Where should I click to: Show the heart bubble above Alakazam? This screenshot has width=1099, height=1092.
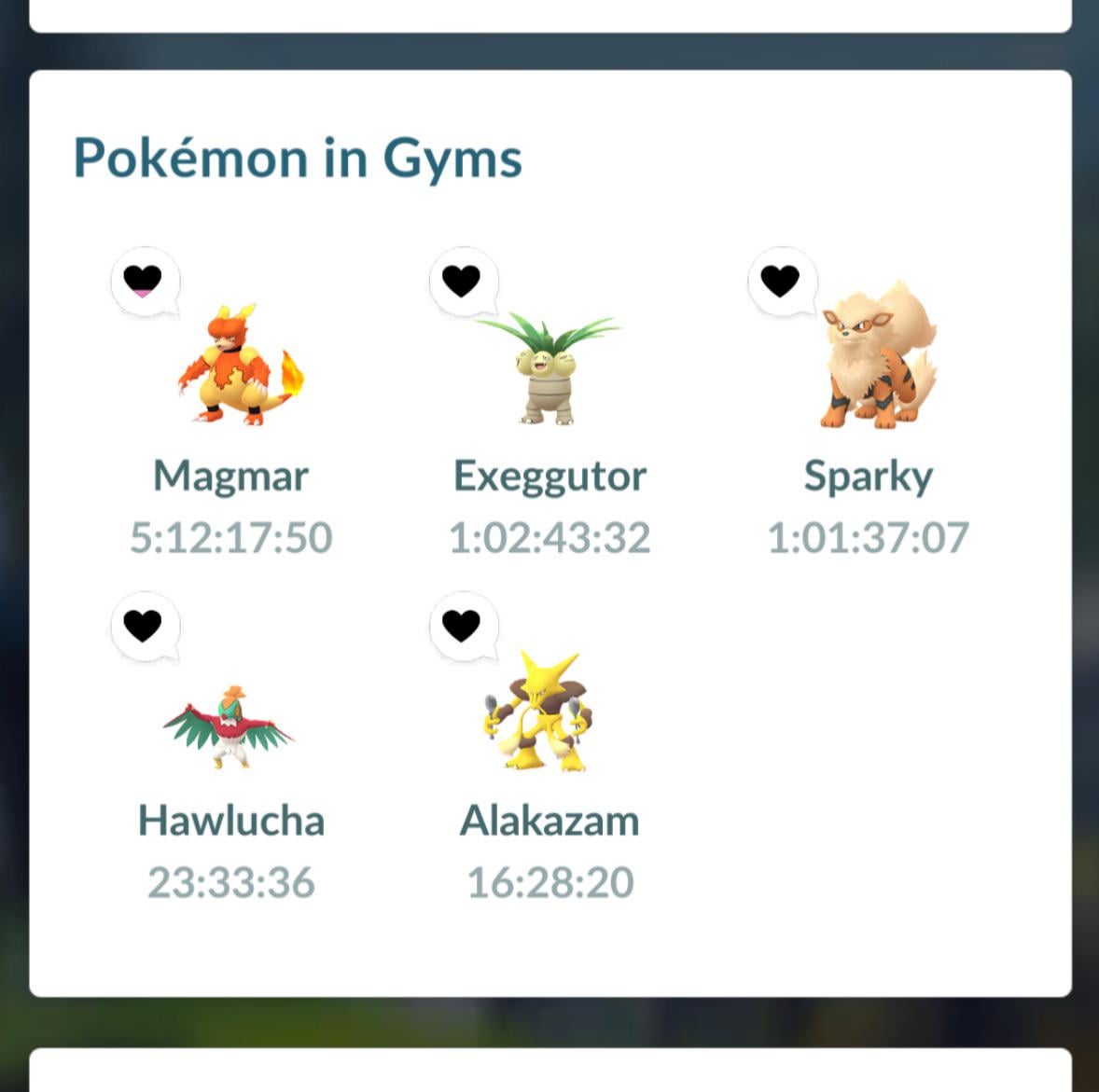click(462, 625)
